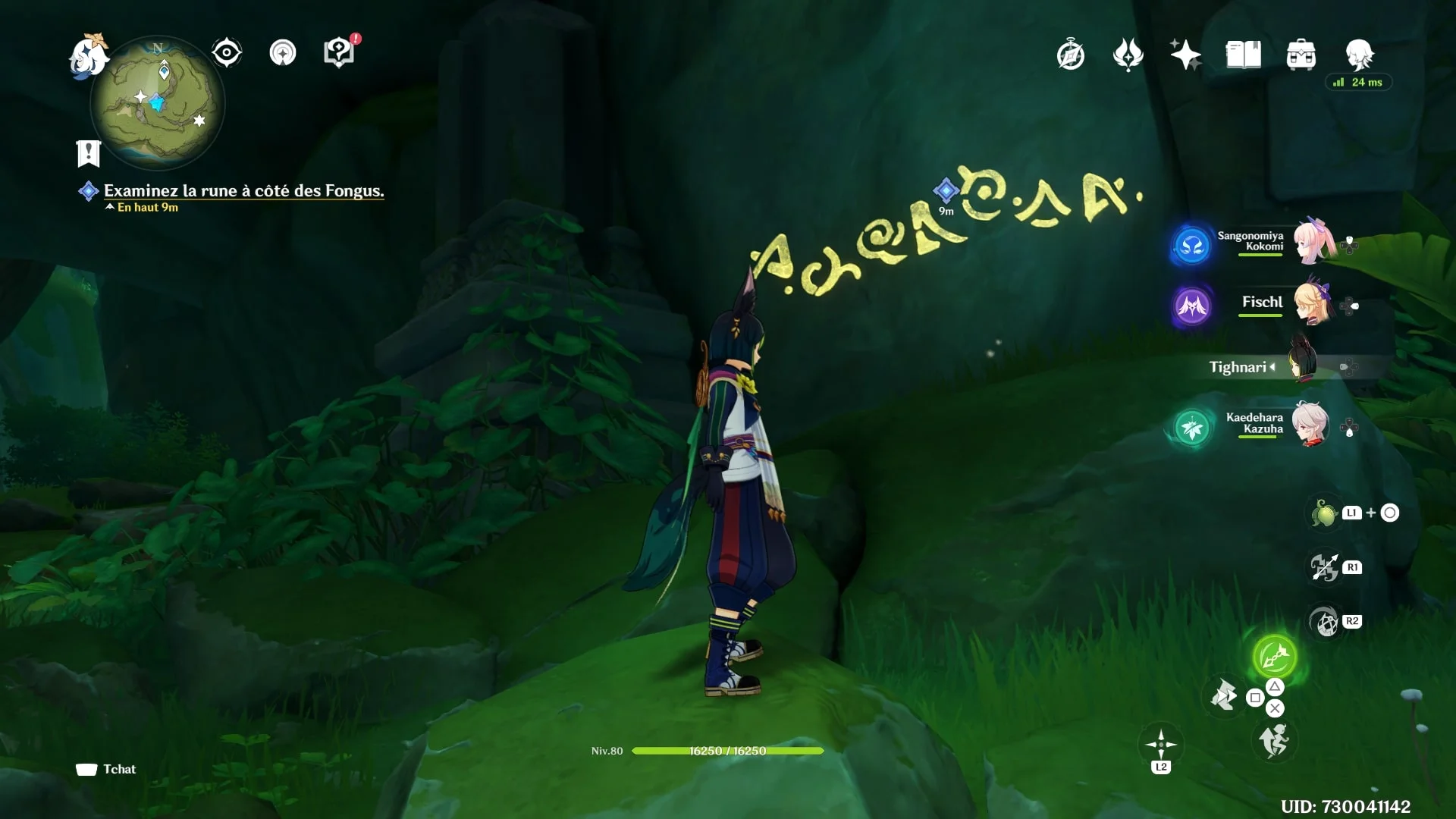Open the character screen
This screenshot has width=1456, height=819.
(1359, 55)
